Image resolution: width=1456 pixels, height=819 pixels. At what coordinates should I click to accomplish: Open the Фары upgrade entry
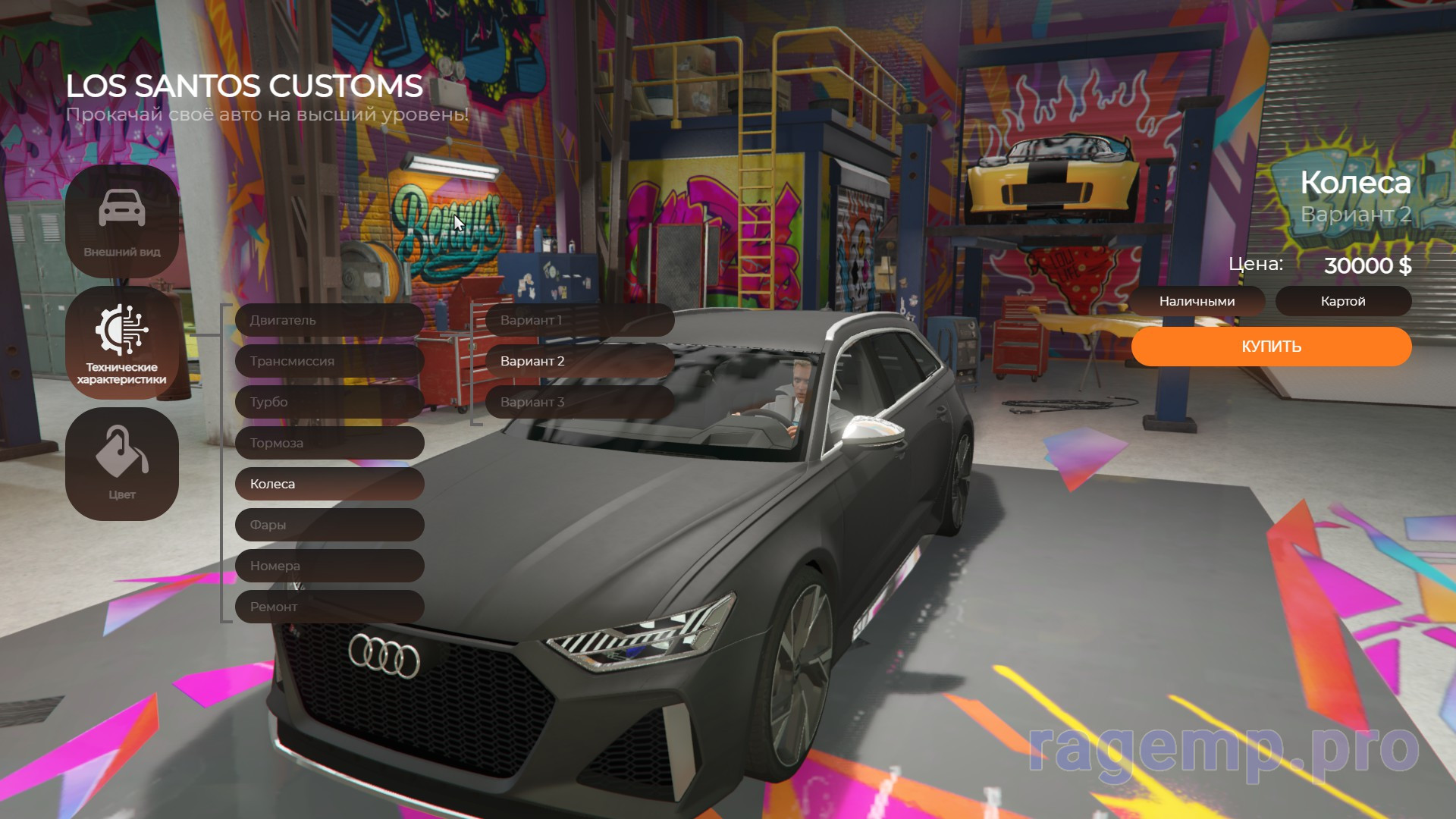point(329,525)
